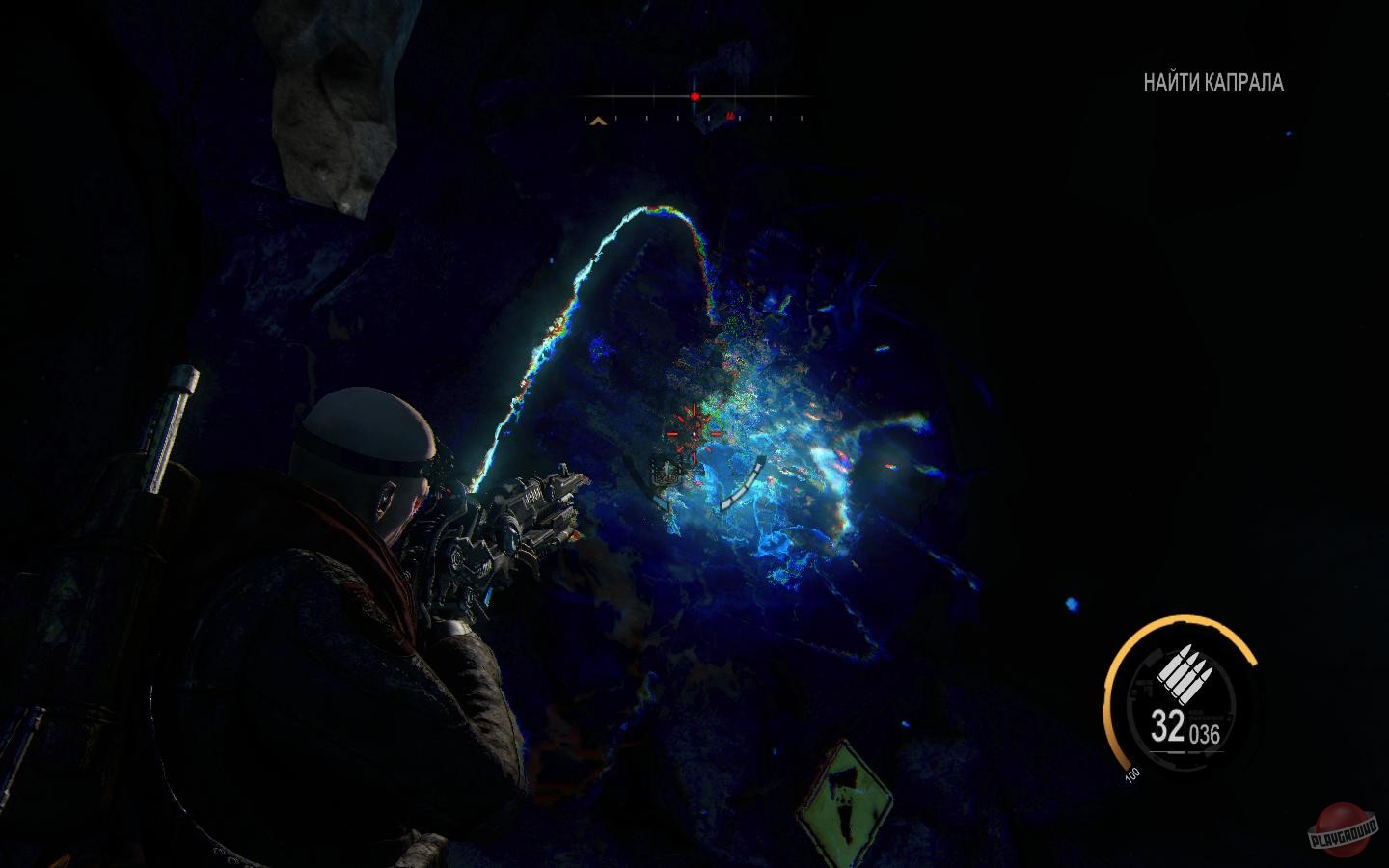Click the 100 health value label
The width and height of the screenshot is (1389, 868).
(1130, 772)
